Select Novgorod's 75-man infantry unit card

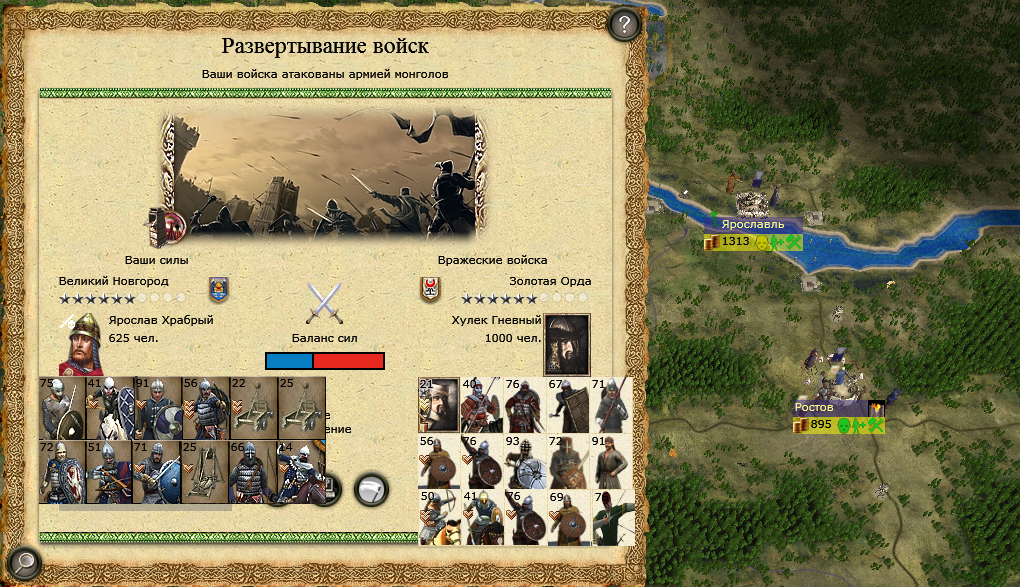tap(62, 408)
